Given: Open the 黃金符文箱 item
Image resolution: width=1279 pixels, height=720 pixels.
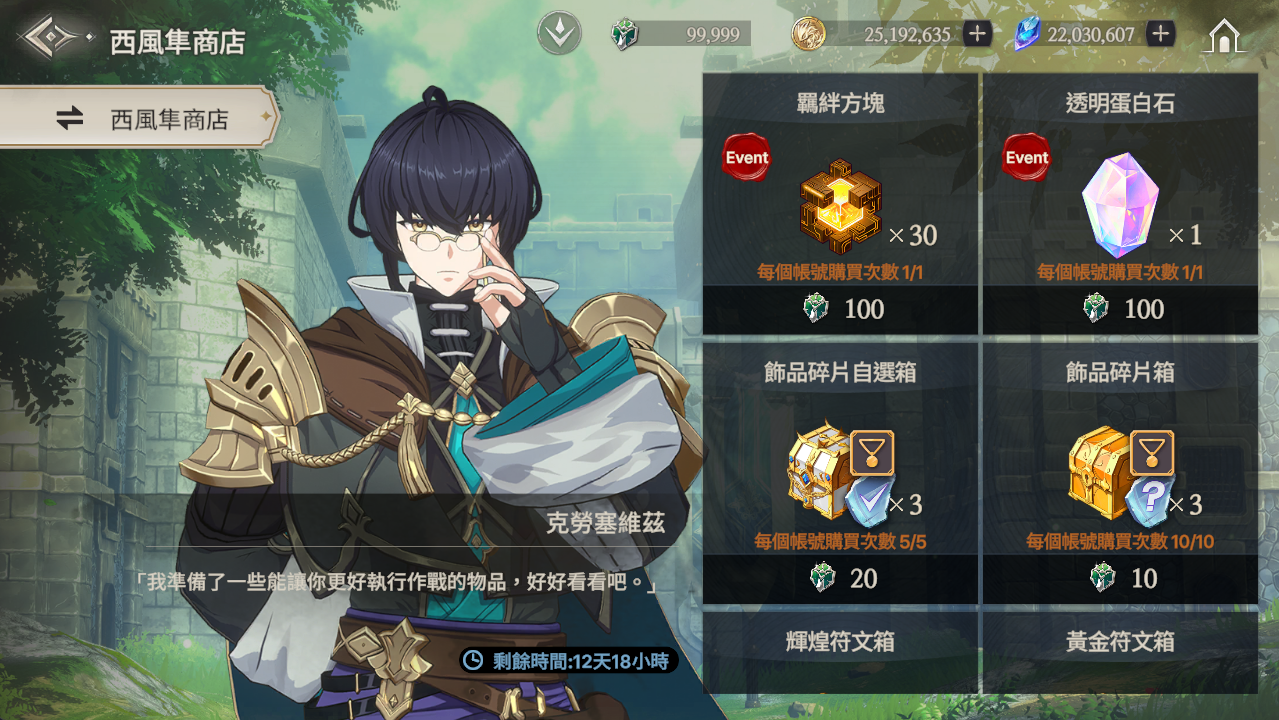Looking at the screenshot, I should coord(1120,651).
